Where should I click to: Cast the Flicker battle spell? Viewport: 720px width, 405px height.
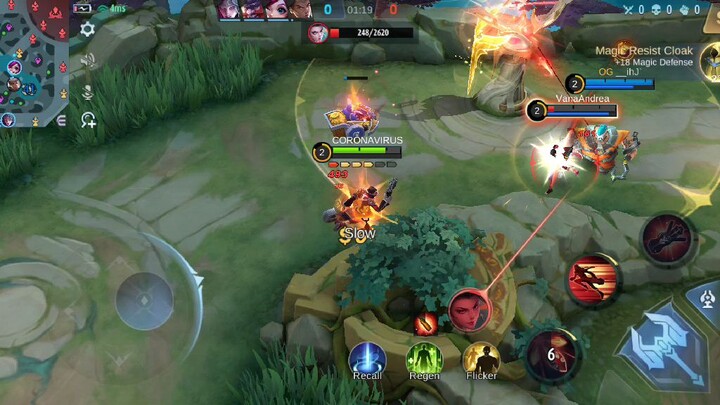(481, 359)
